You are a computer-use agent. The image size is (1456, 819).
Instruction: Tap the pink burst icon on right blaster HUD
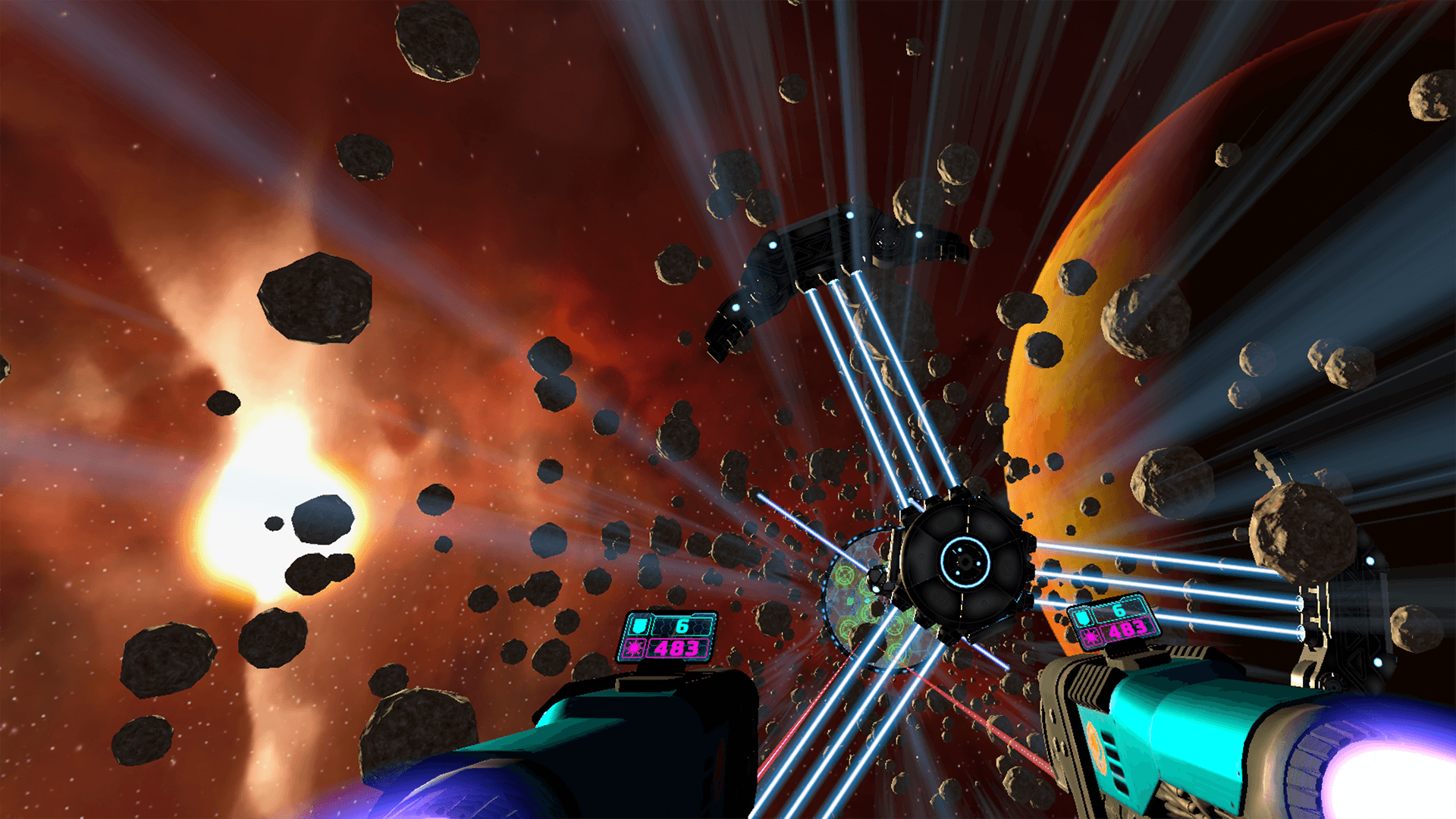[x=1090, y=639]
